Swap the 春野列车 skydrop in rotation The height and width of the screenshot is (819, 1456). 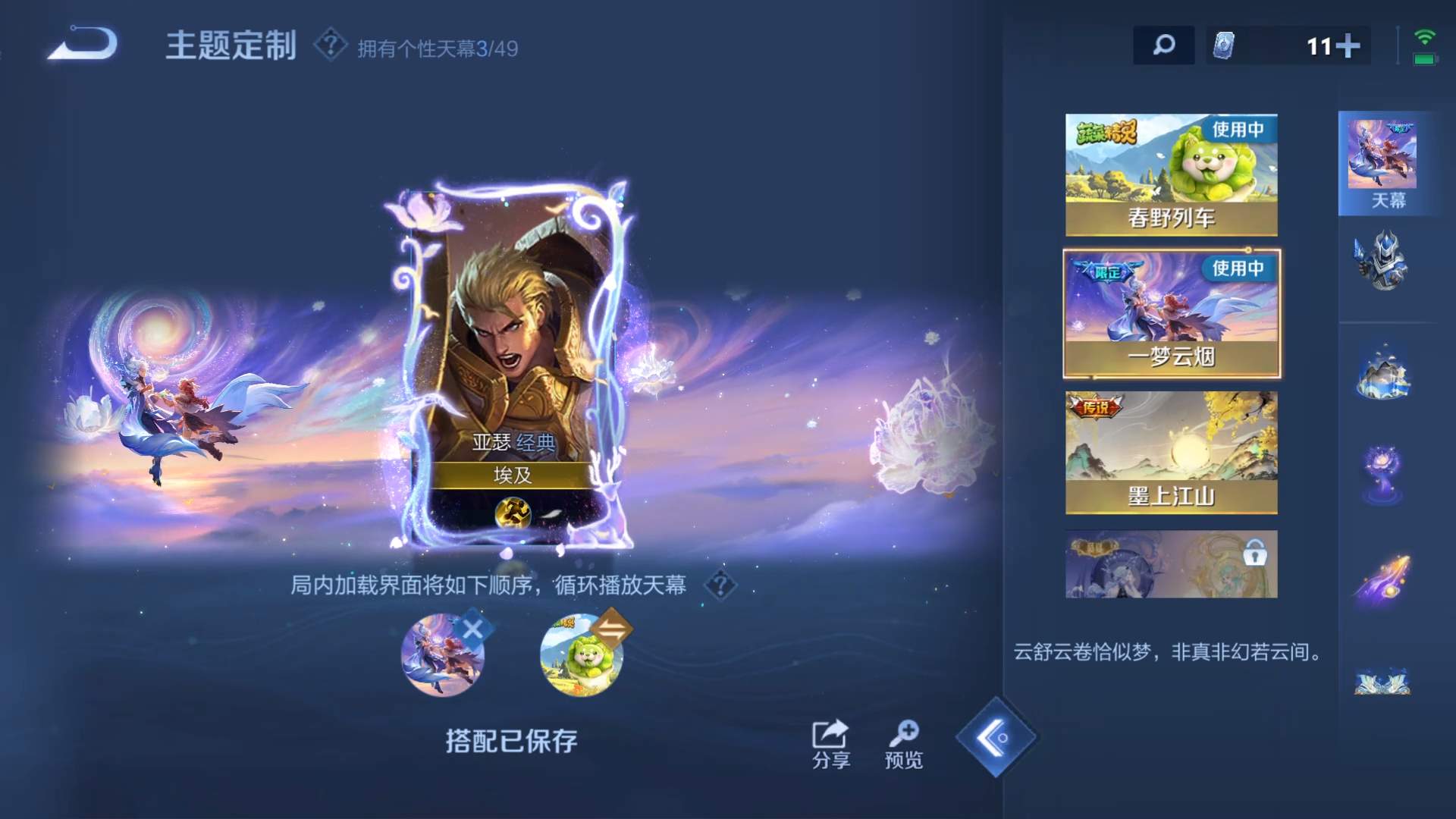tap(611, 629)
